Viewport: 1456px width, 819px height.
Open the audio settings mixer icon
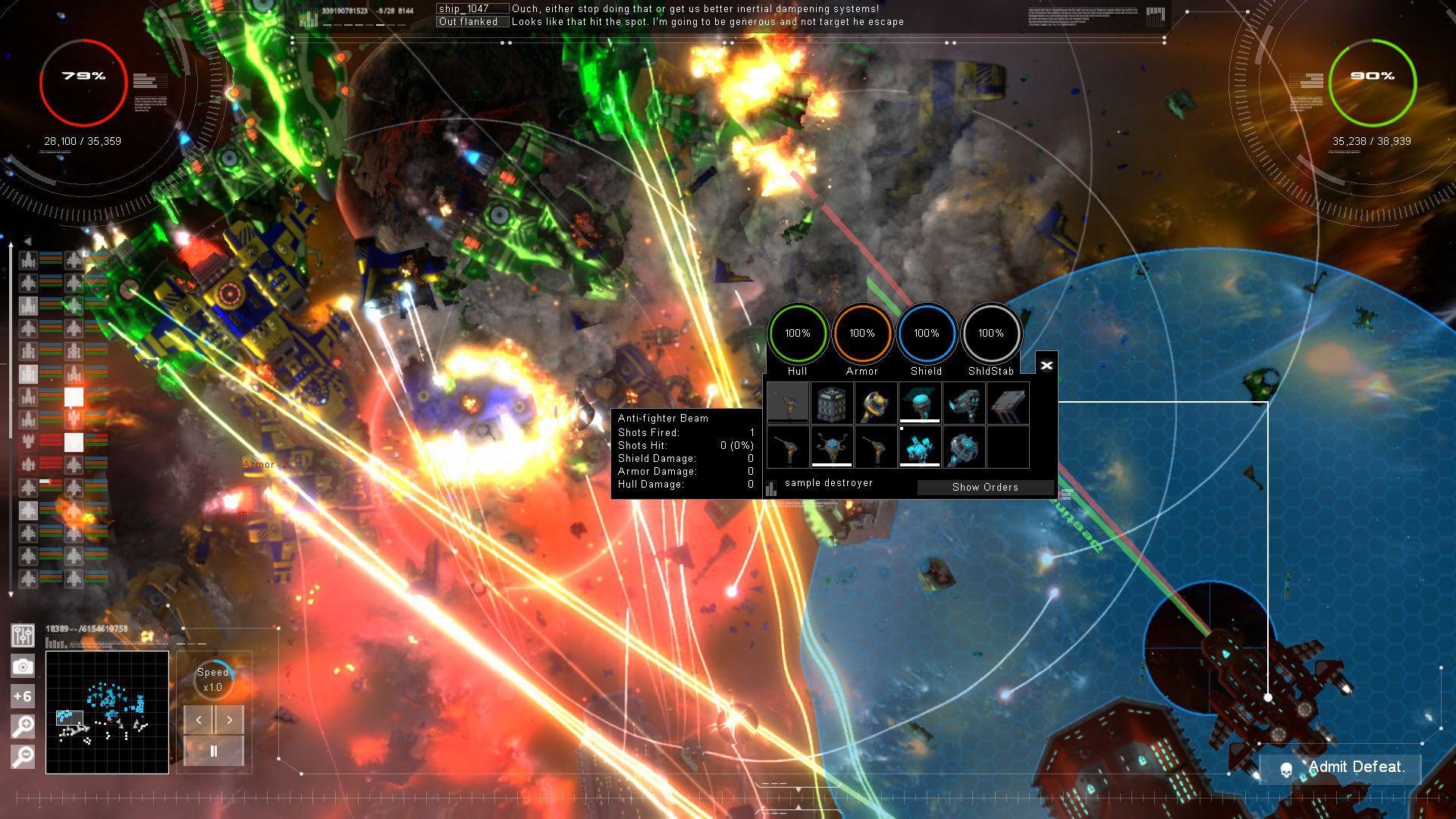(x=24, y=636)
